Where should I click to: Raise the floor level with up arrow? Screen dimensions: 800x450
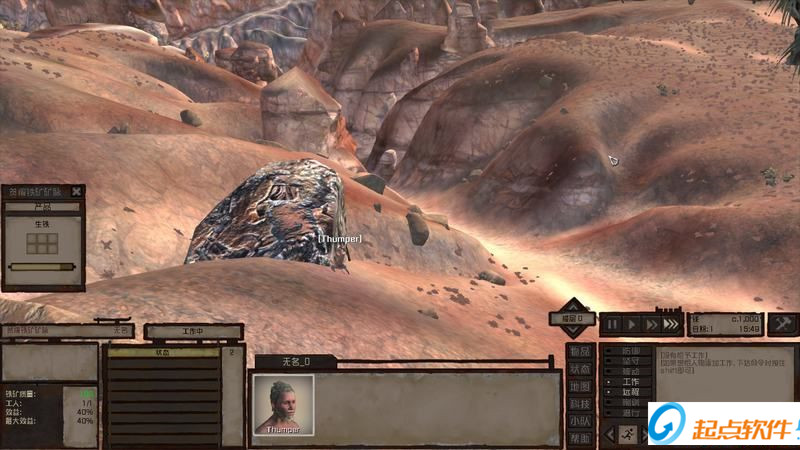coord(573,304)
